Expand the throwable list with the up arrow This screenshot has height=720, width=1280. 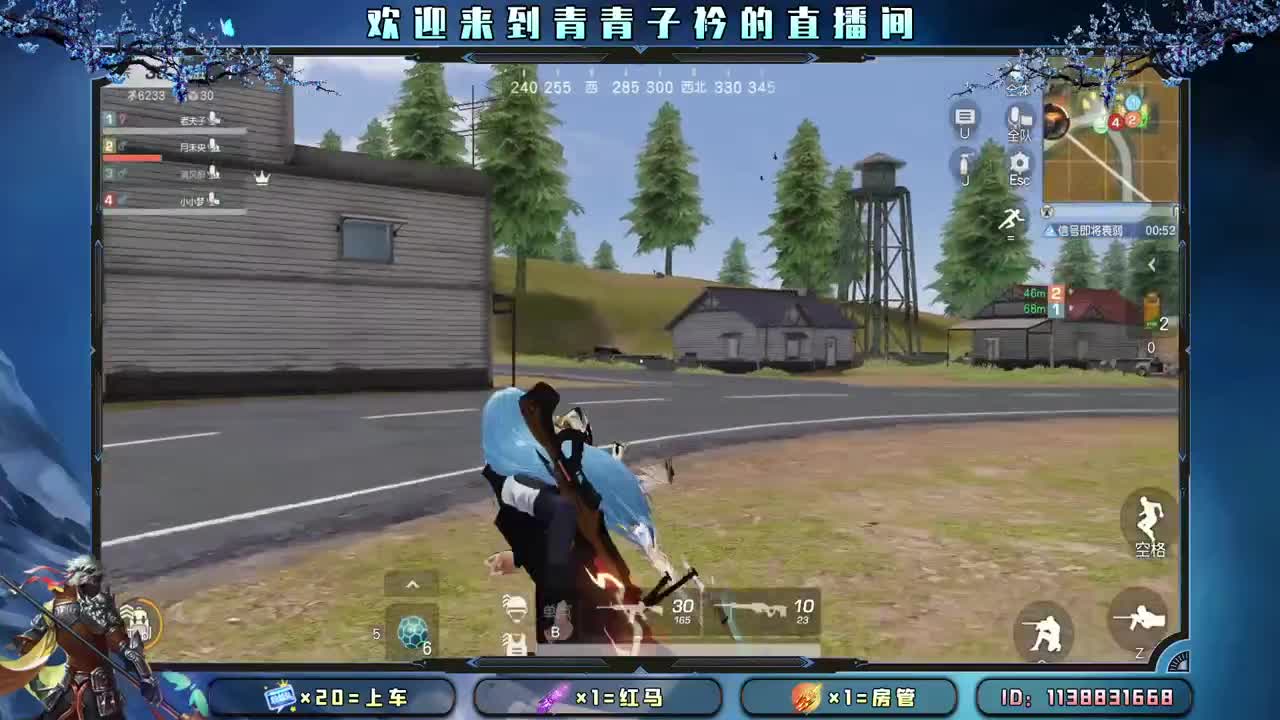tap(412, 583)
